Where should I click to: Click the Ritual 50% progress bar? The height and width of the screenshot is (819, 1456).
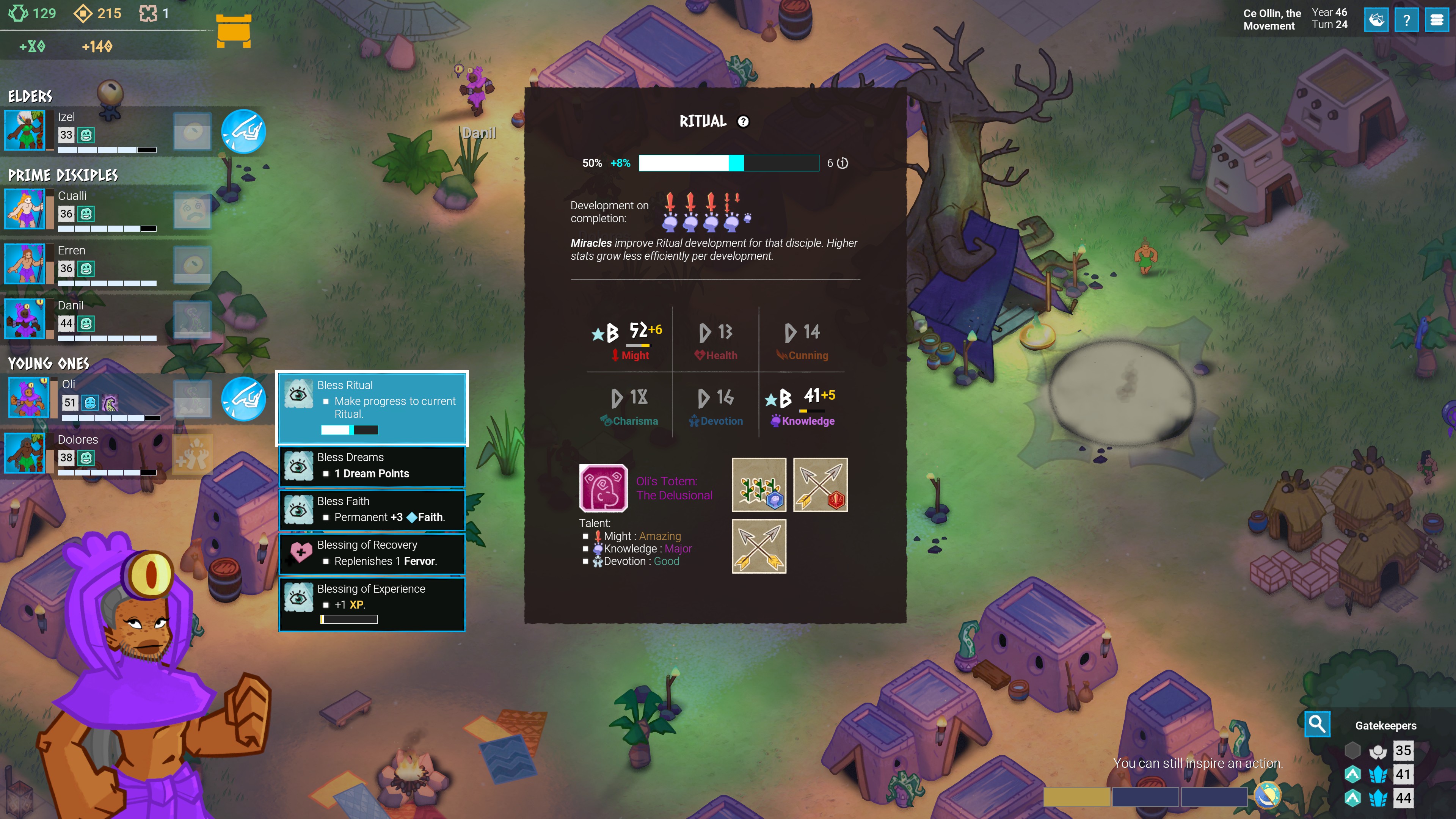[728, 163]
